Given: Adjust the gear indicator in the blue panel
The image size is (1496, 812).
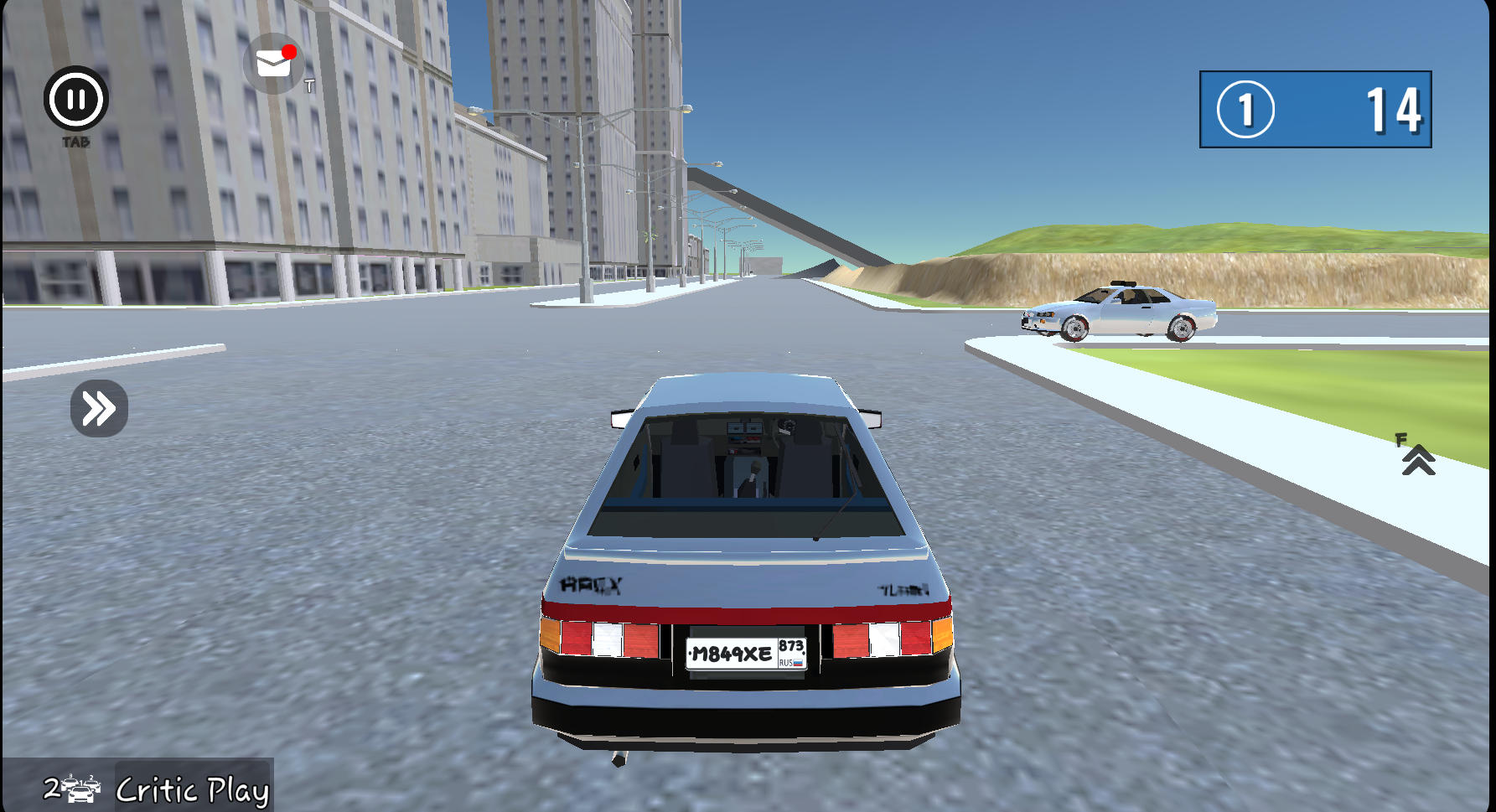Looking at the screenshot, I should pos(1246,109).
